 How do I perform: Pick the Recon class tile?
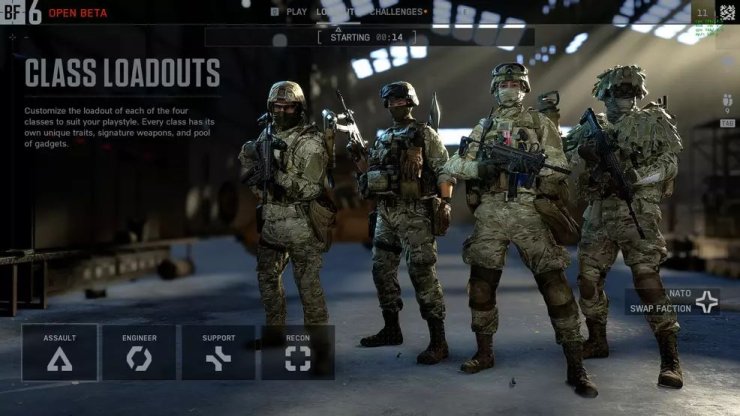pos(298,352)
